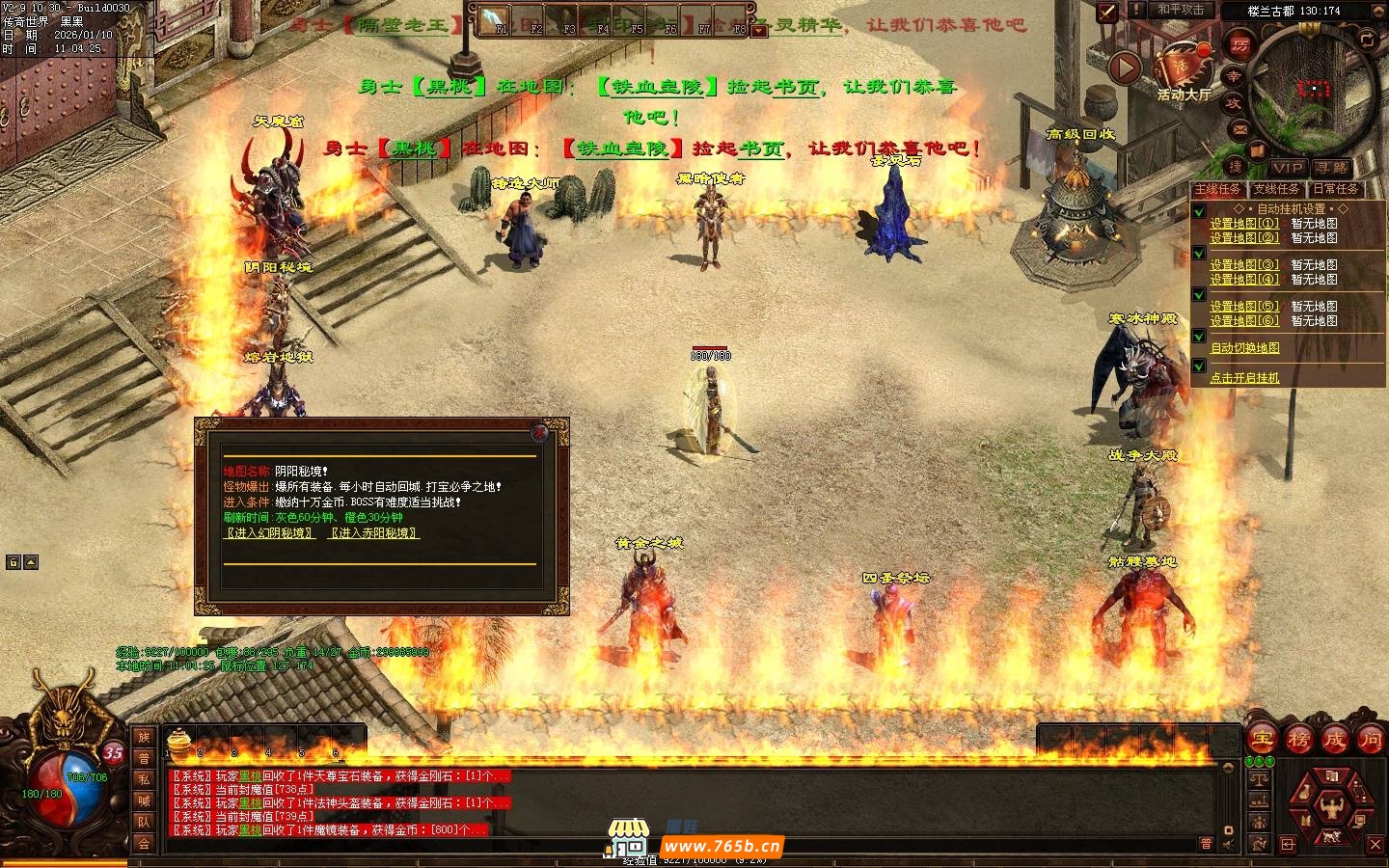Switch to the 主线任务 tab

pos(1218,189)
